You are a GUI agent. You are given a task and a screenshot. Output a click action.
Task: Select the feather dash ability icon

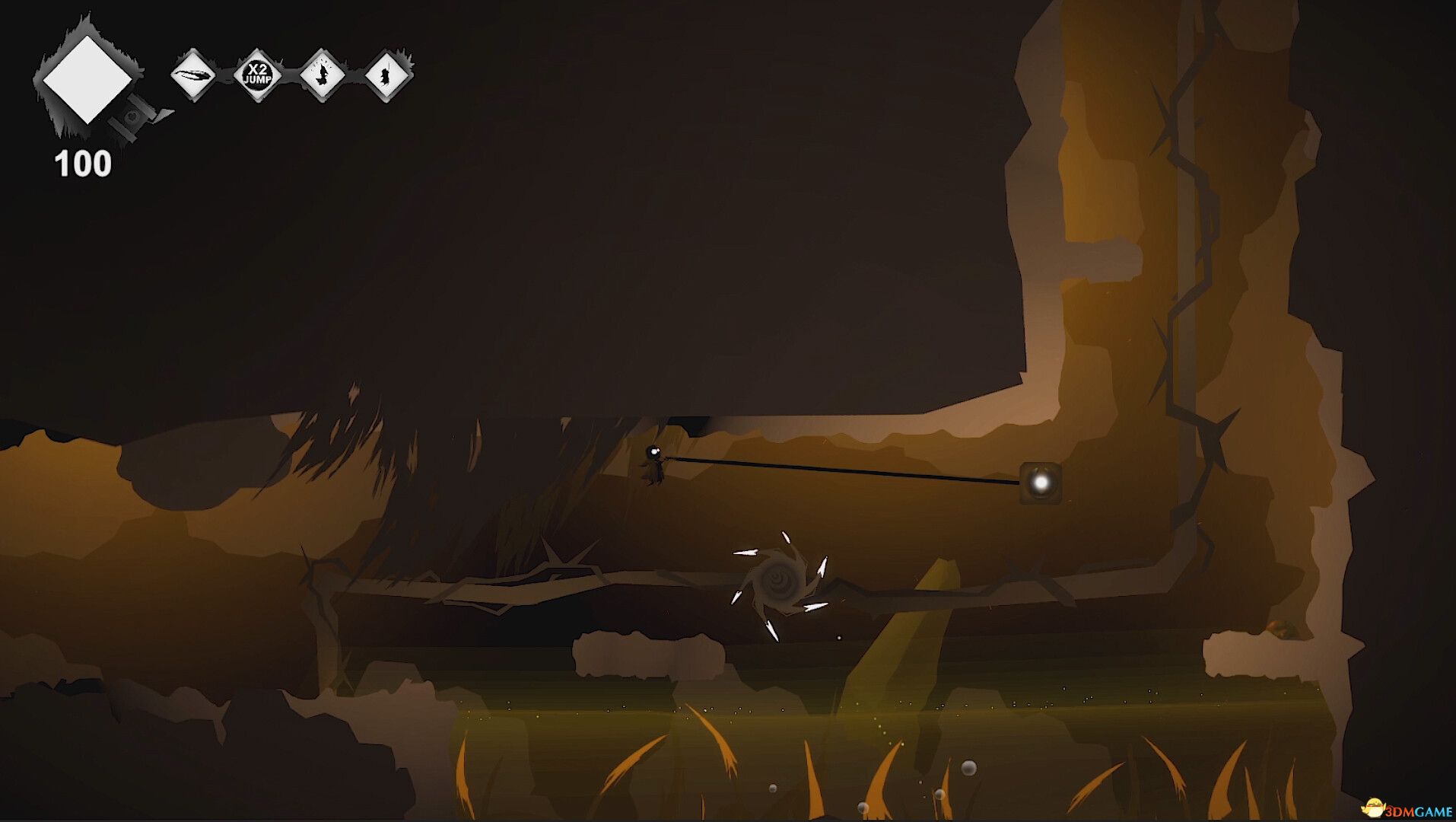(193, 75)
